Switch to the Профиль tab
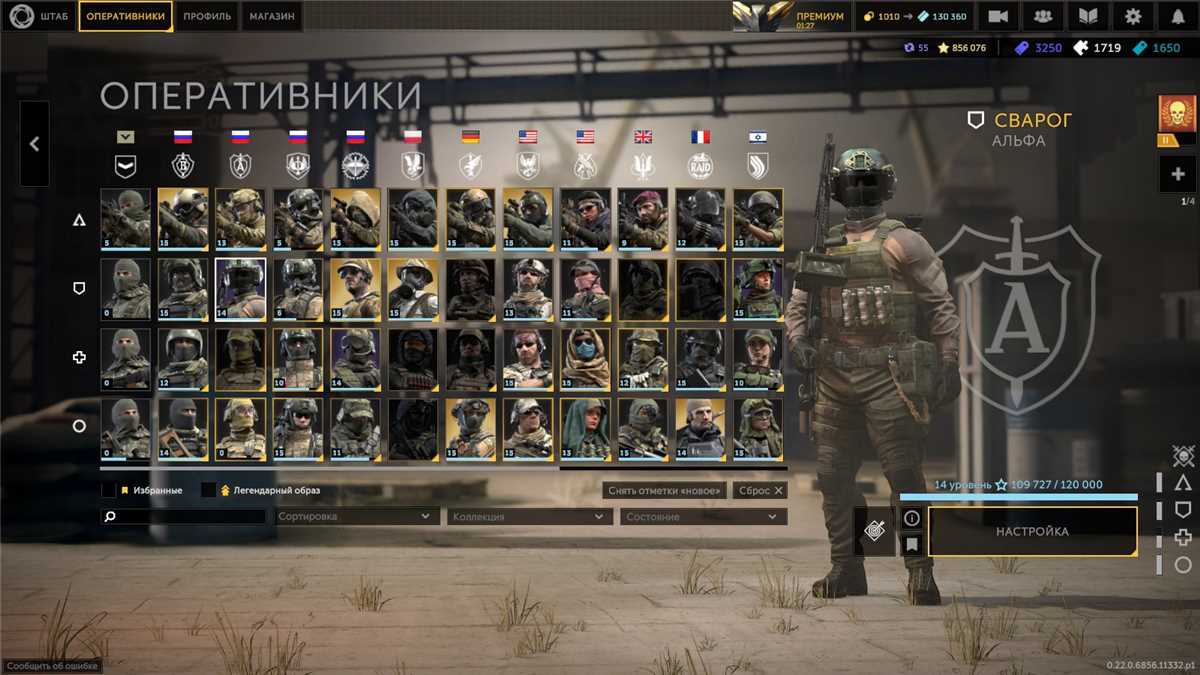 point(208,16)
